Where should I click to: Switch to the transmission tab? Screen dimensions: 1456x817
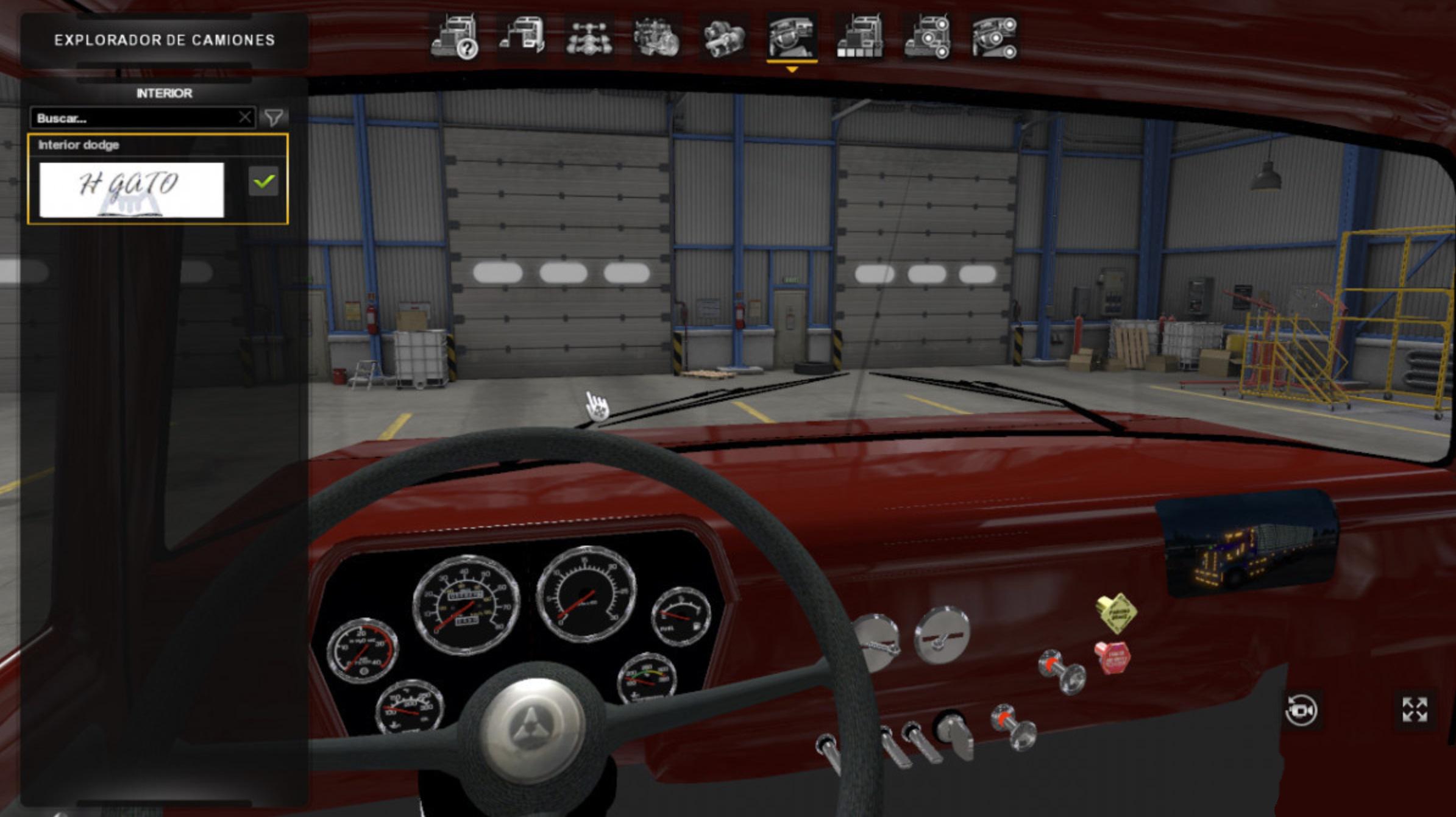[x=724, y=38]
